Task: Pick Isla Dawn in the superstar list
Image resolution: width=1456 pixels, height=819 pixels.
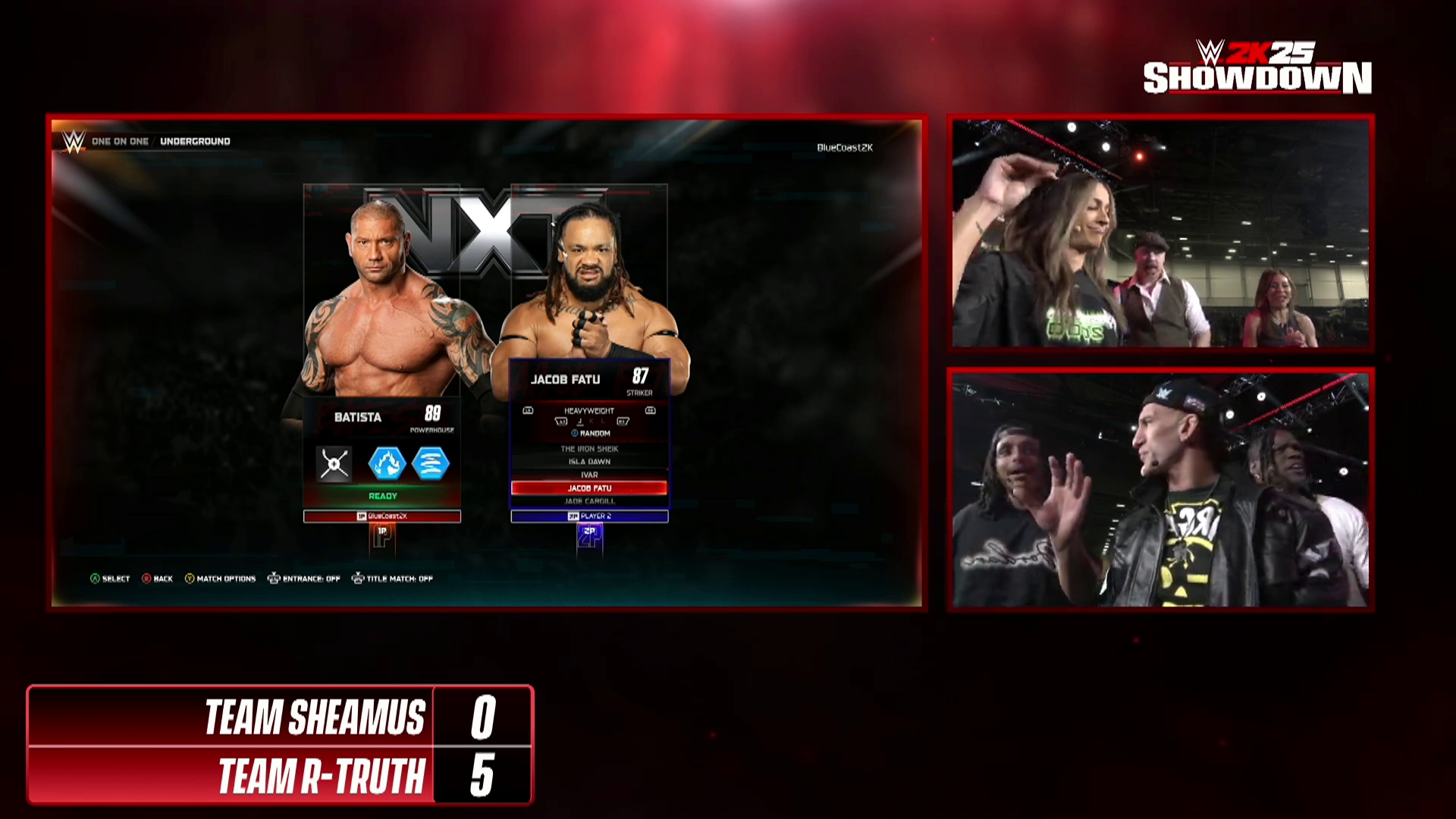Action: (x=589, y=462)
